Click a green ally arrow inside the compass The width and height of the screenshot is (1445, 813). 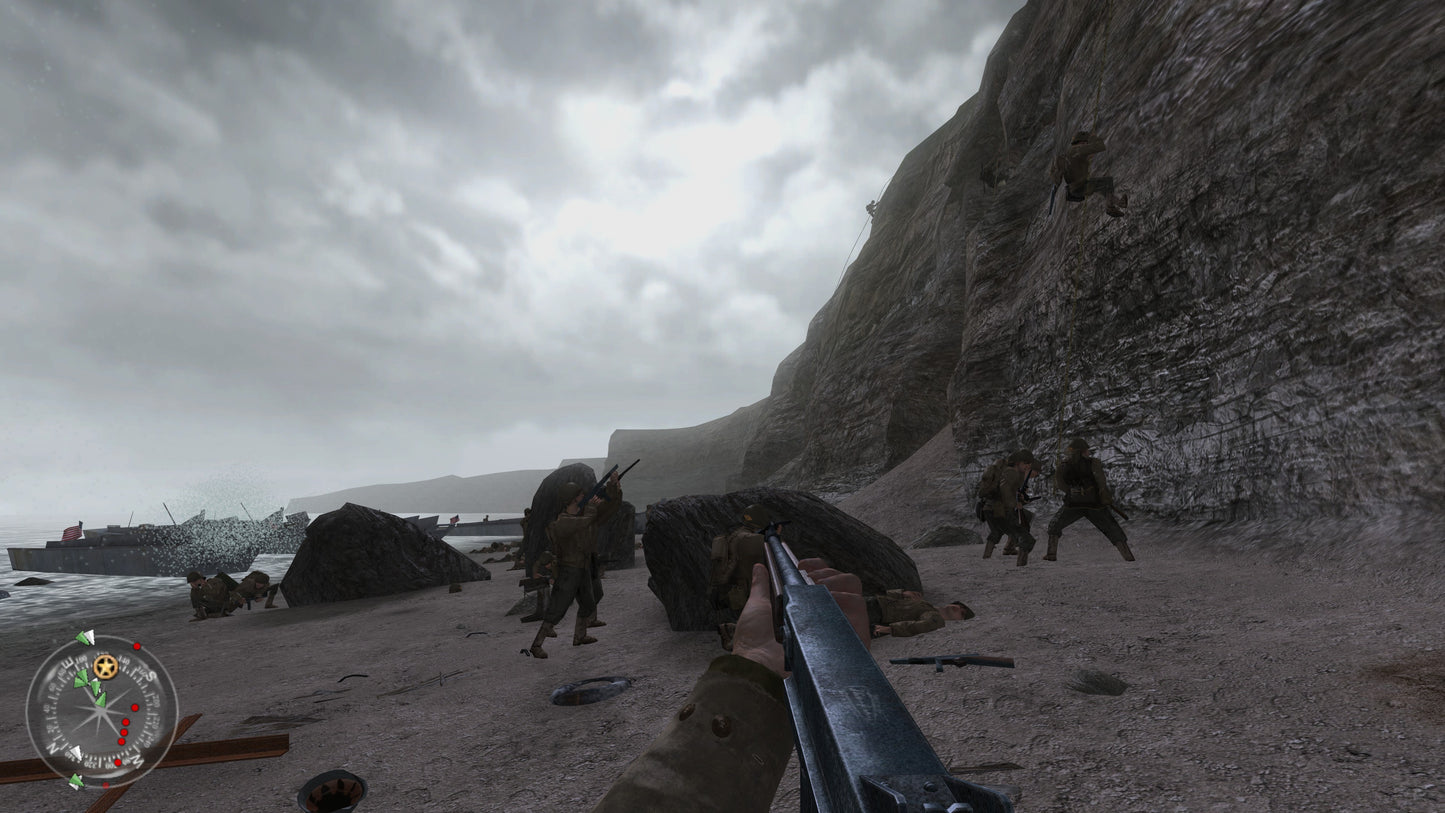(x=82, y=678)
